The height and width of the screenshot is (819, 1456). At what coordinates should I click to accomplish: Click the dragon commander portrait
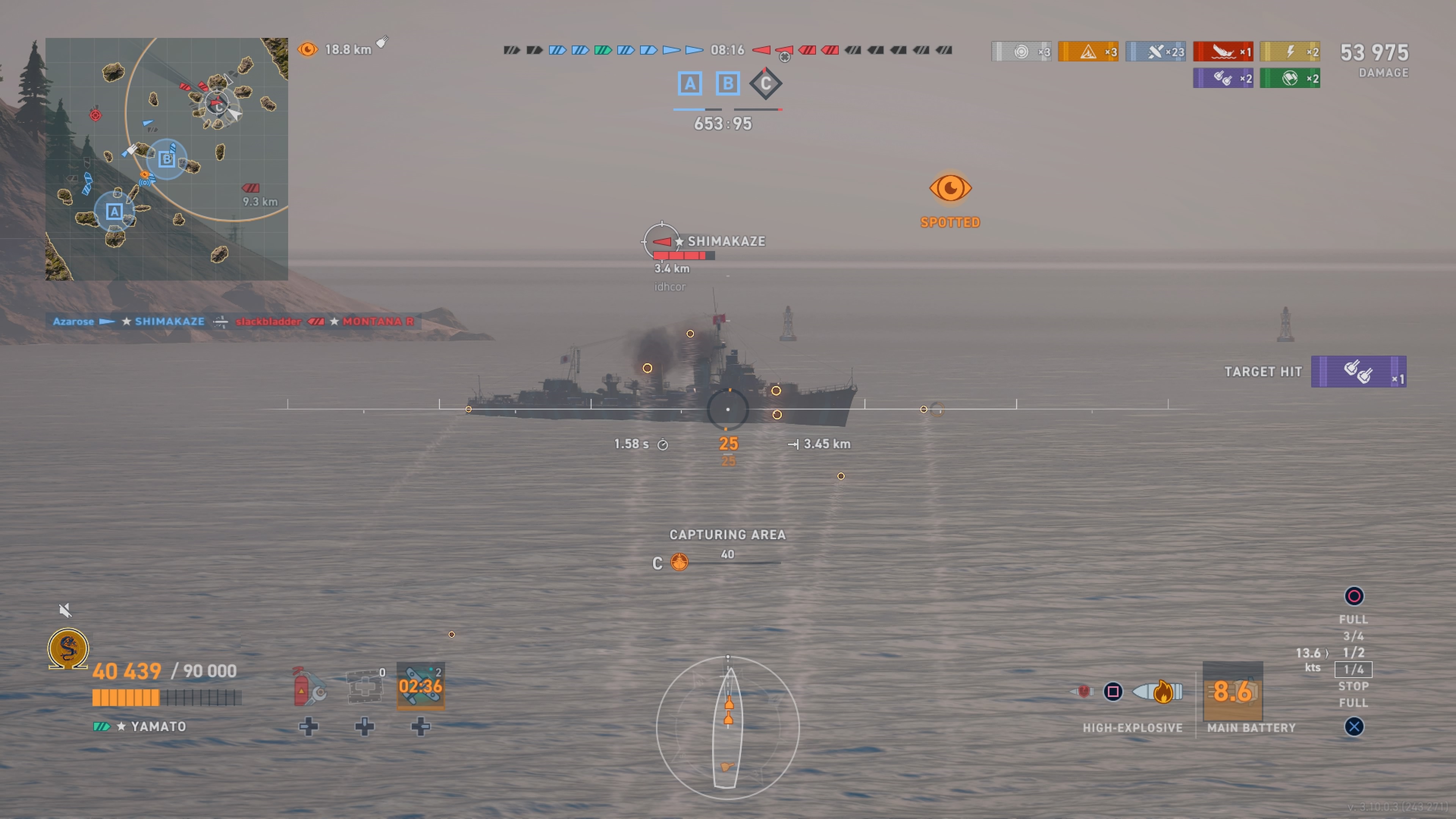68,648
